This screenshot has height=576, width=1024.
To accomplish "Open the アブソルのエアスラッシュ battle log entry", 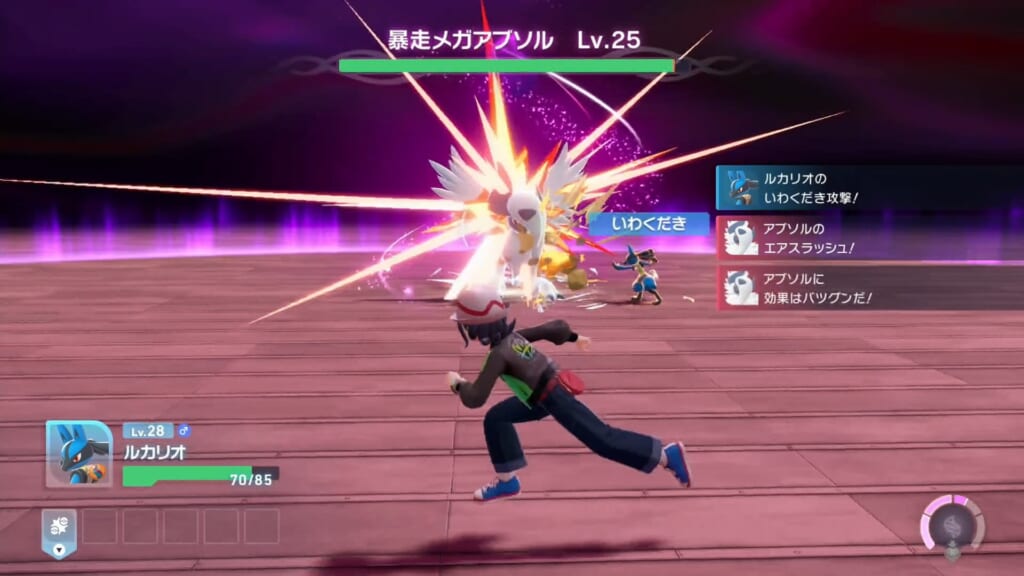I will tap(868, 238).
